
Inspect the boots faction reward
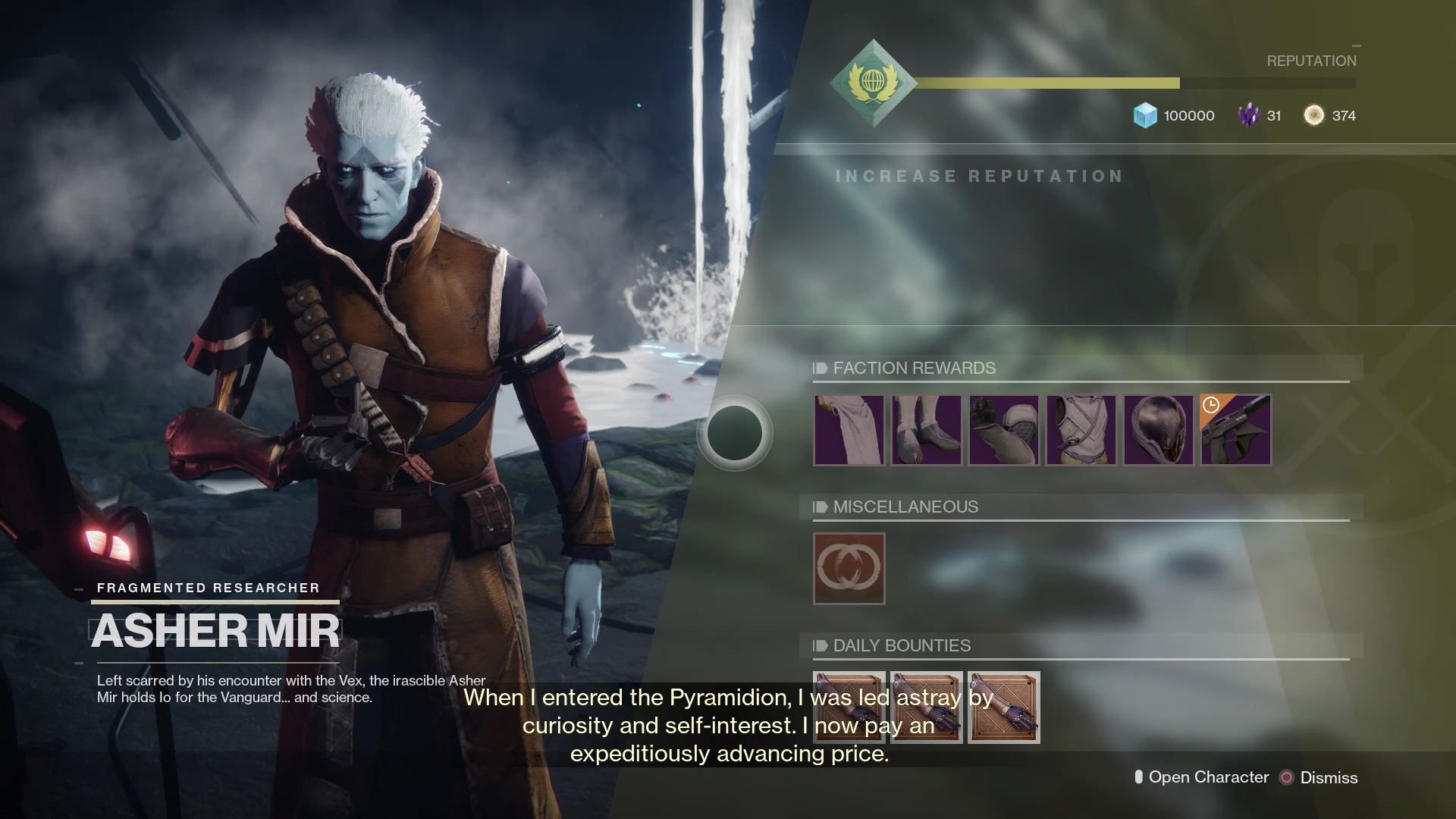click(x=926, y=430)
